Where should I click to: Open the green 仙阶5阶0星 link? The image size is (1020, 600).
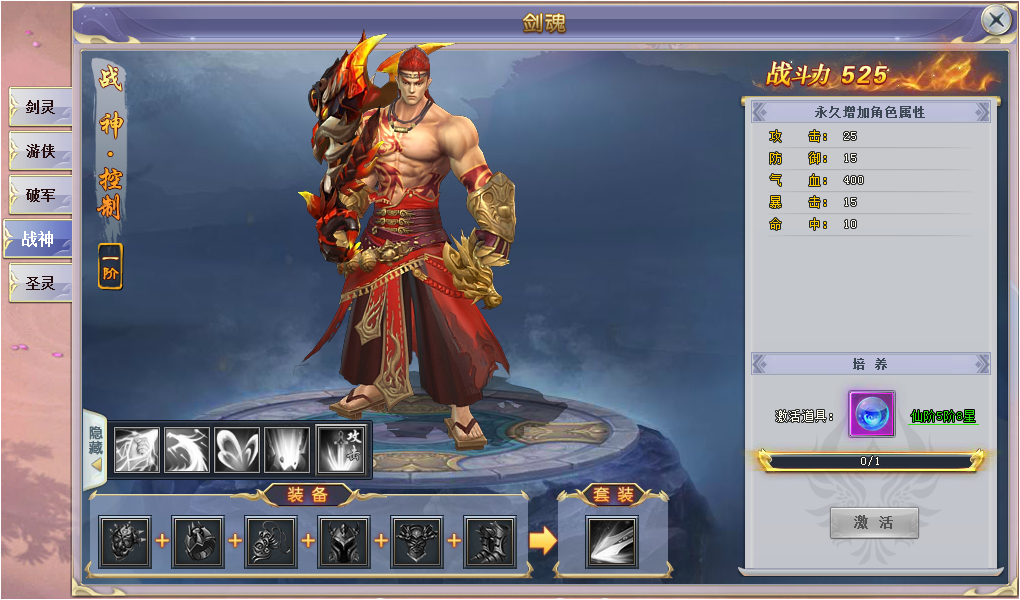tap(942, 416)
